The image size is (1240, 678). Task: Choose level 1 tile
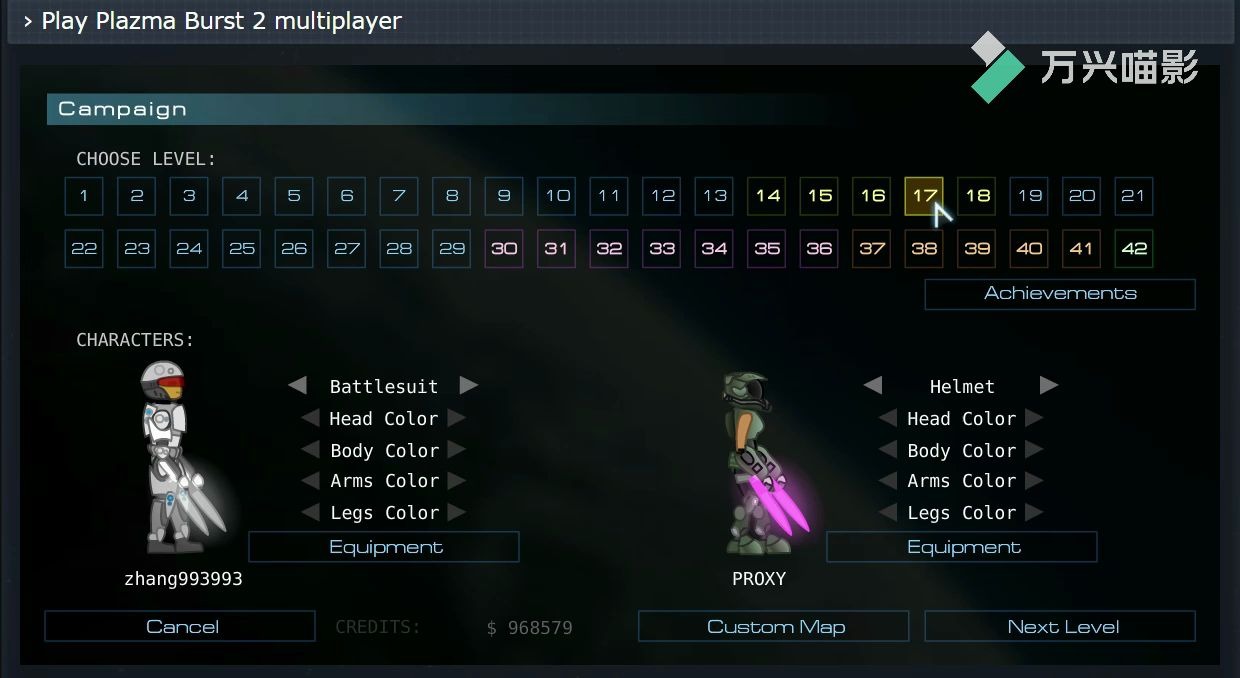click(84, 196)
